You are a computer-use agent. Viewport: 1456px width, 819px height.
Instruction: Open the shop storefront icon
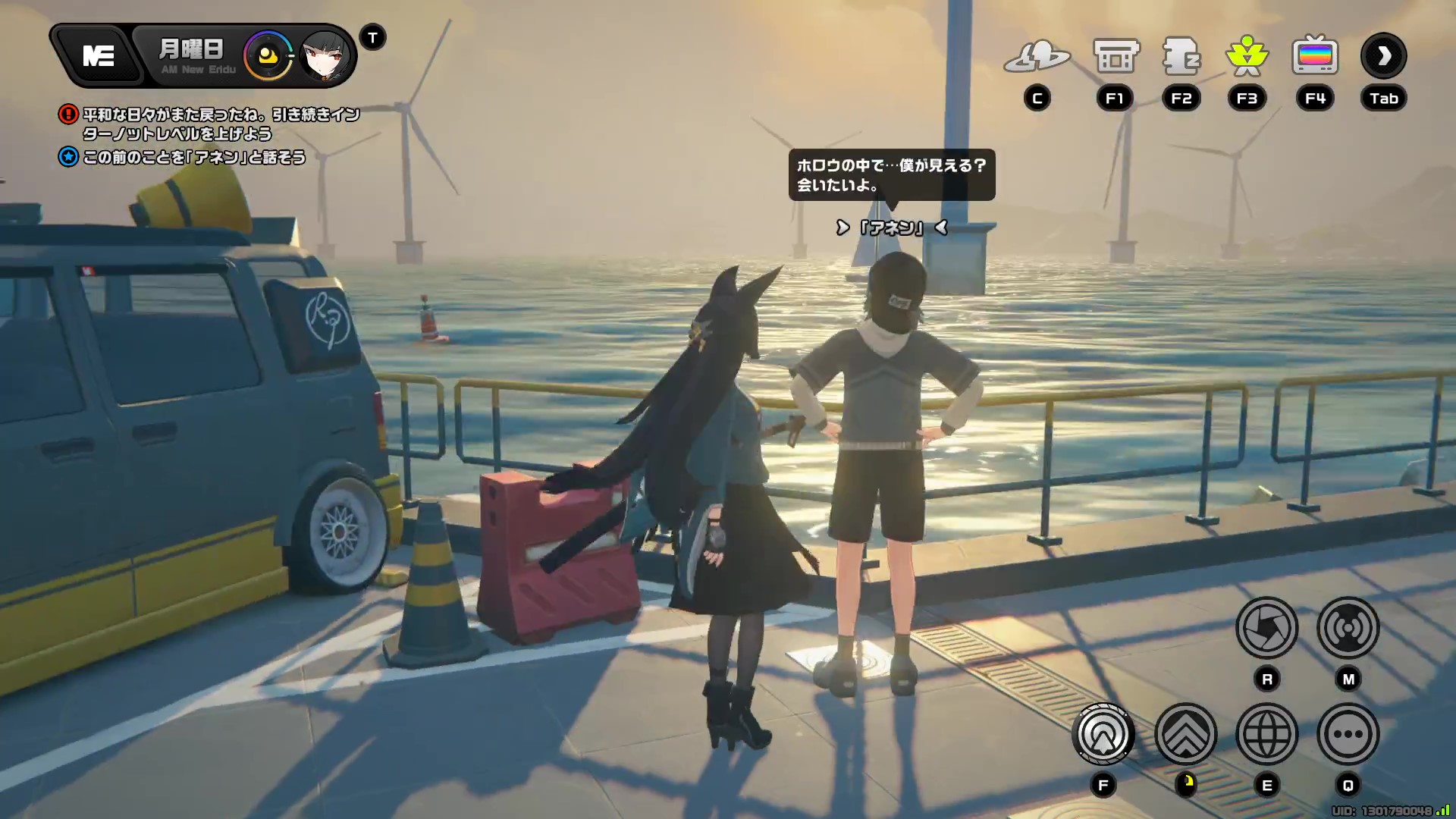1116,57
